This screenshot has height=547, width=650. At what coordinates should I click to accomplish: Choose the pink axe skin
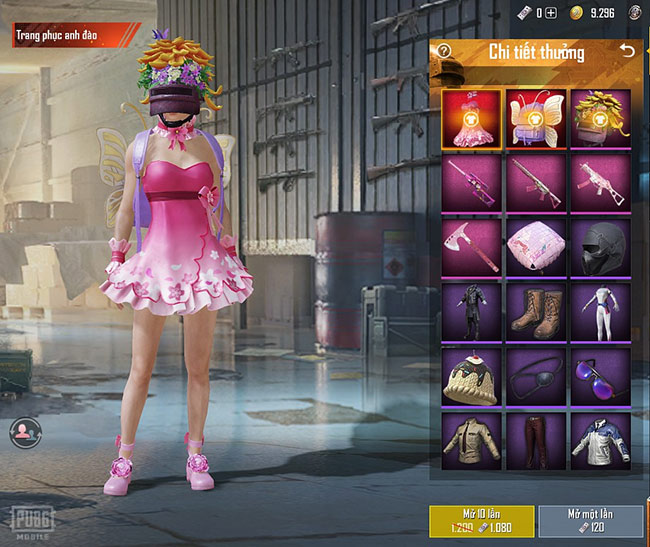tap(471, 247)
